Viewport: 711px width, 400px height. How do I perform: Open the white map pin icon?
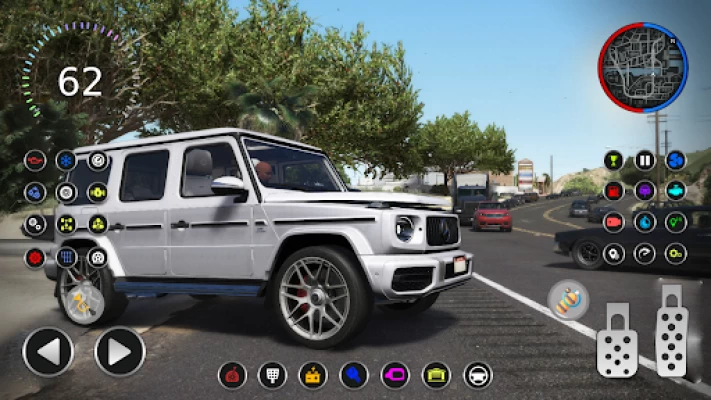[x=614, y=254]
